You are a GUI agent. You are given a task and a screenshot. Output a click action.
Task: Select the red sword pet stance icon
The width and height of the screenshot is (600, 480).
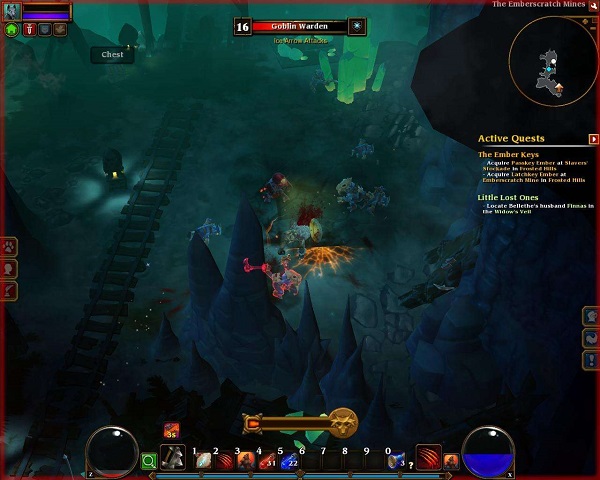tap(29, 30)
